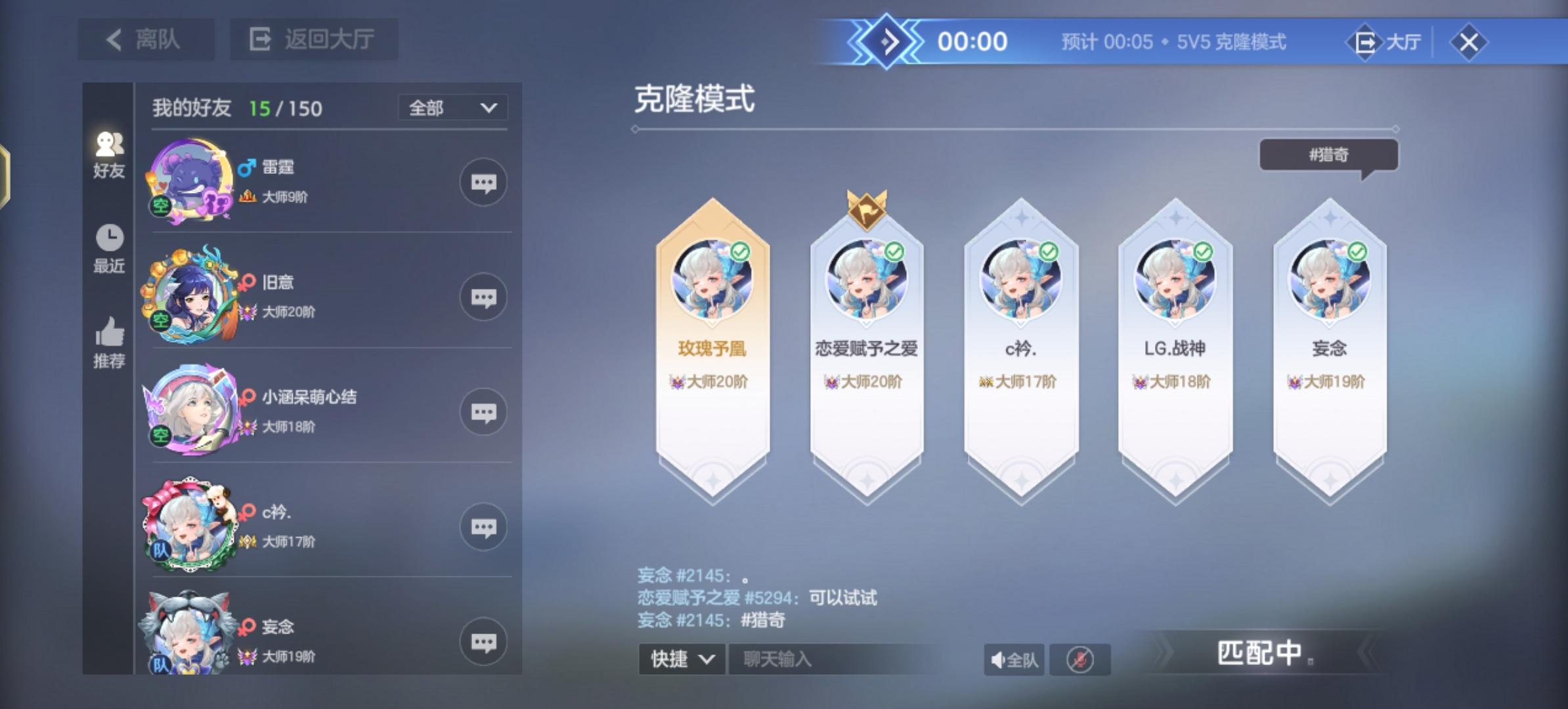This screenshot has width=1568, height=709.
Task: Click the 离队 leave team button
Action: pos(146,39)
